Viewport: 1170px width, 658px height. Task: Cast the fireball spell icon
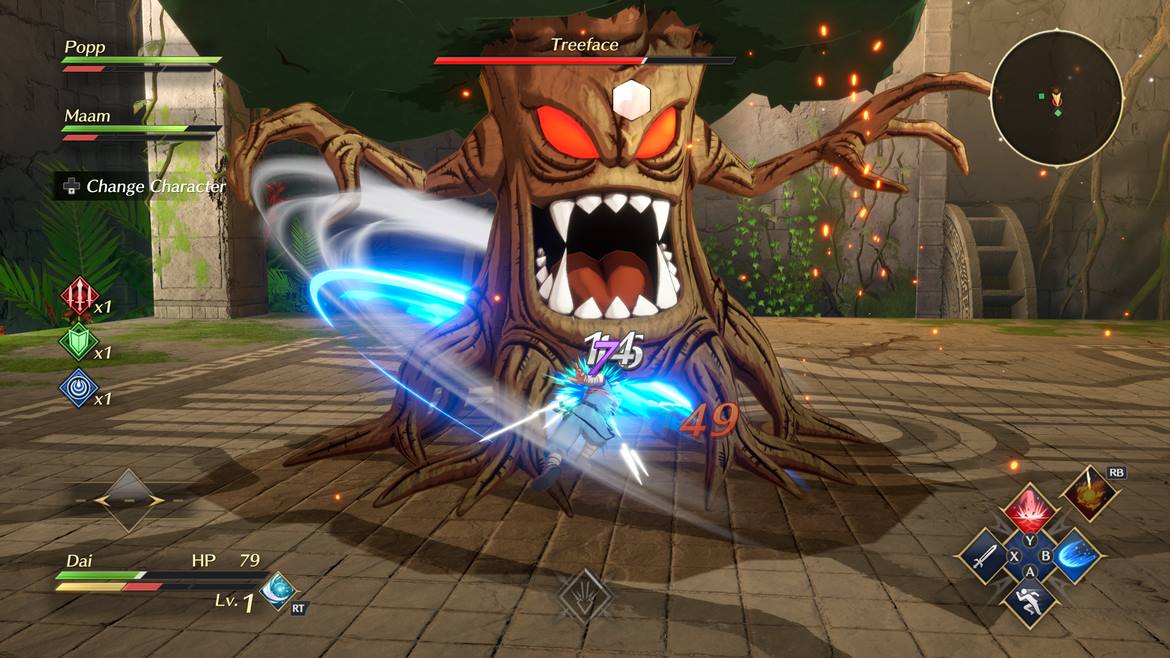[x=1087, y=493]
